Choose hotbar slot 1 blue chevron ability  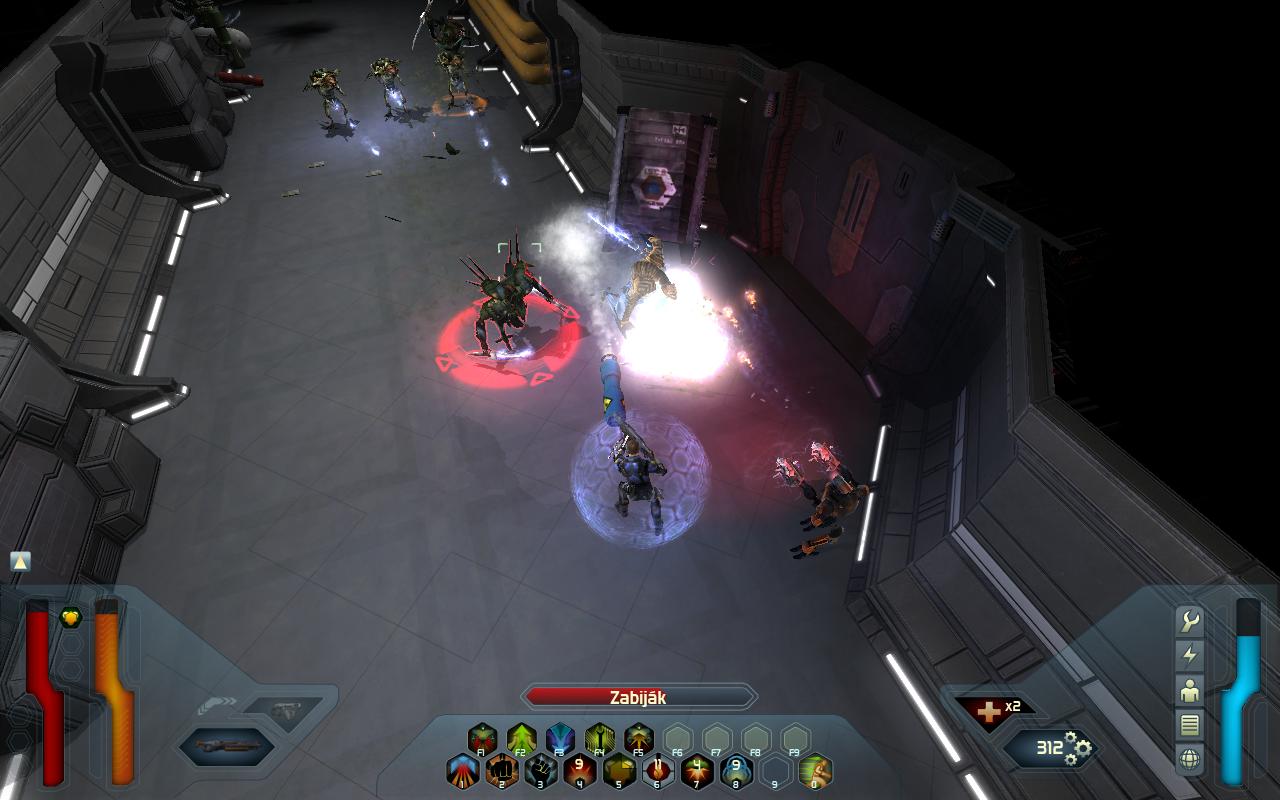[x=463, y=771]
